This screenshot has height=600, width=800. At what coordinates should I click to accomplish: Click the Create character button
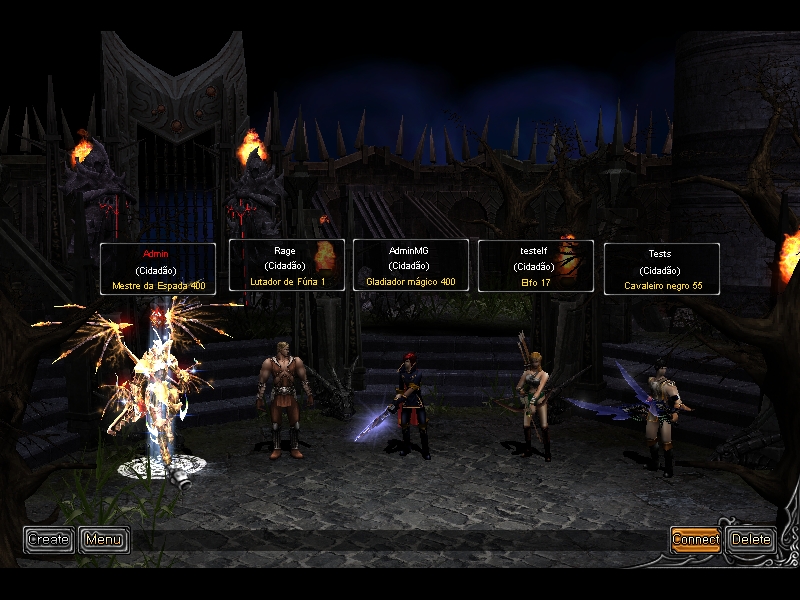tap(48, 540)
